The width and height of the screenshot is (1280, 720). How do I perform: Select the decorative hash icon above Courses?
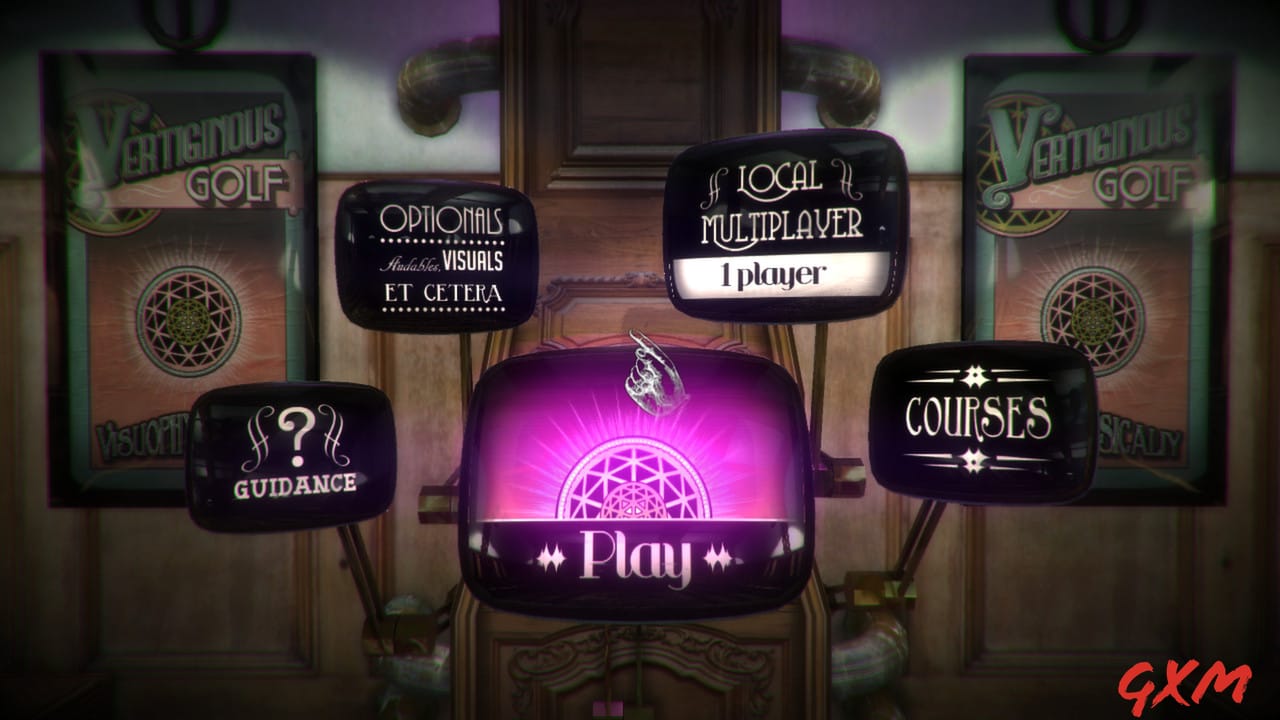tap(975, 377)
